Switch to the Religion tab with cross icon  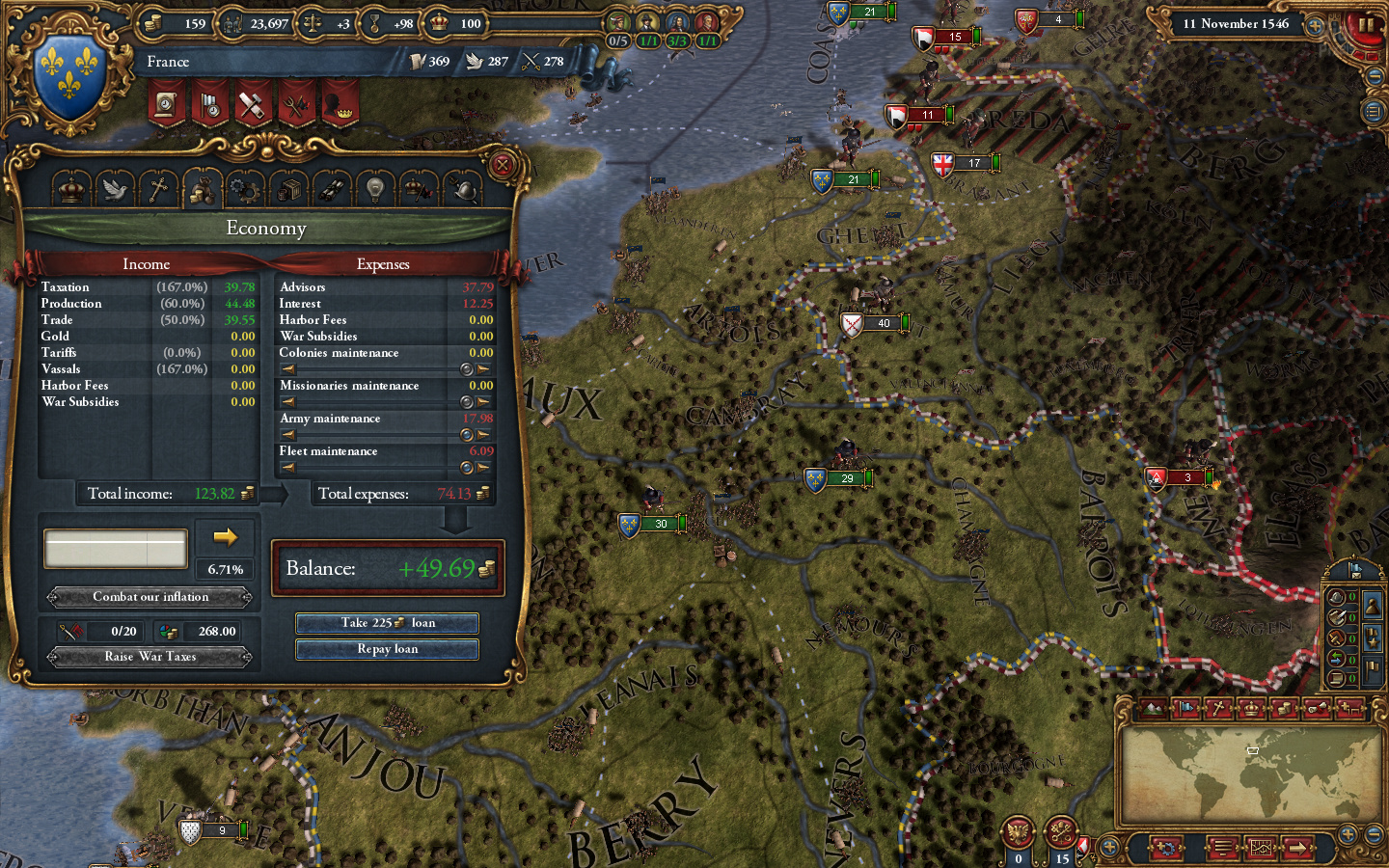pos(158,189)
